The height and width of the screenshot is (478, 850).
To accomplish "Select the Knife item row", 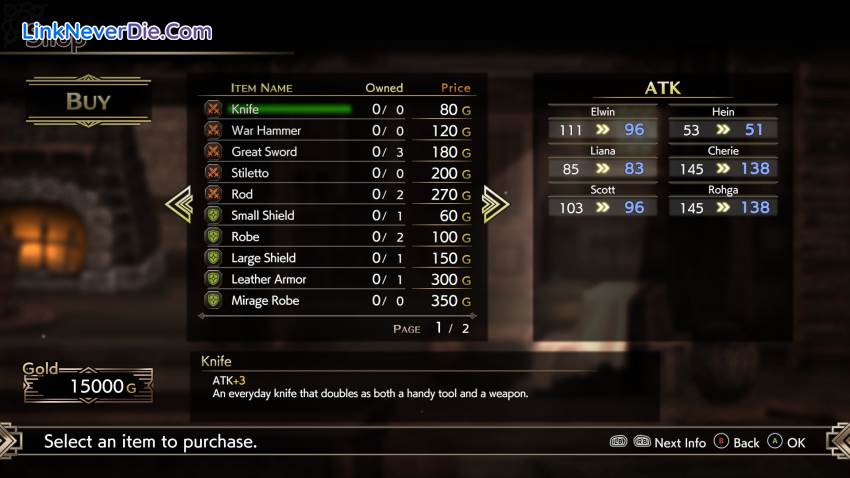I will (x=290, y=109).
